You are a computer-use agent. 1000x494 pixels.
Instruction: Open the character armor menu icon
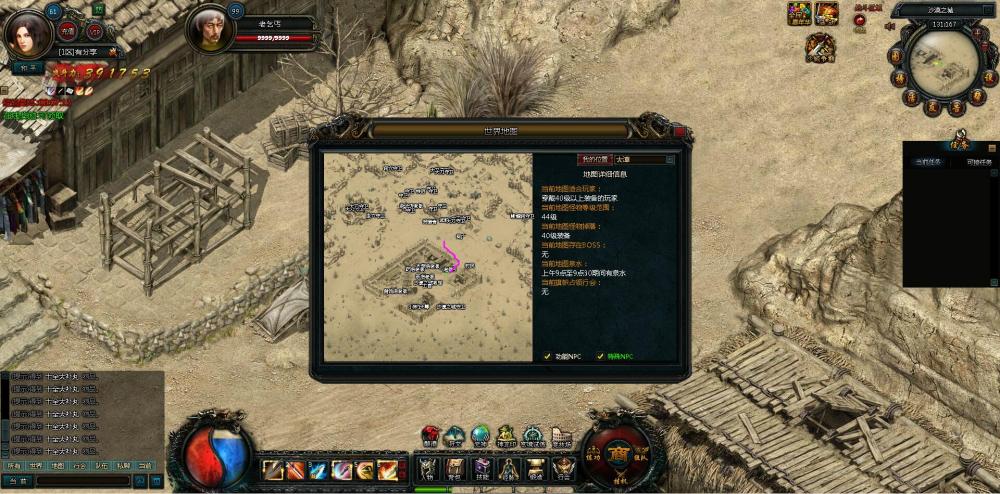[x=428, y=468]
